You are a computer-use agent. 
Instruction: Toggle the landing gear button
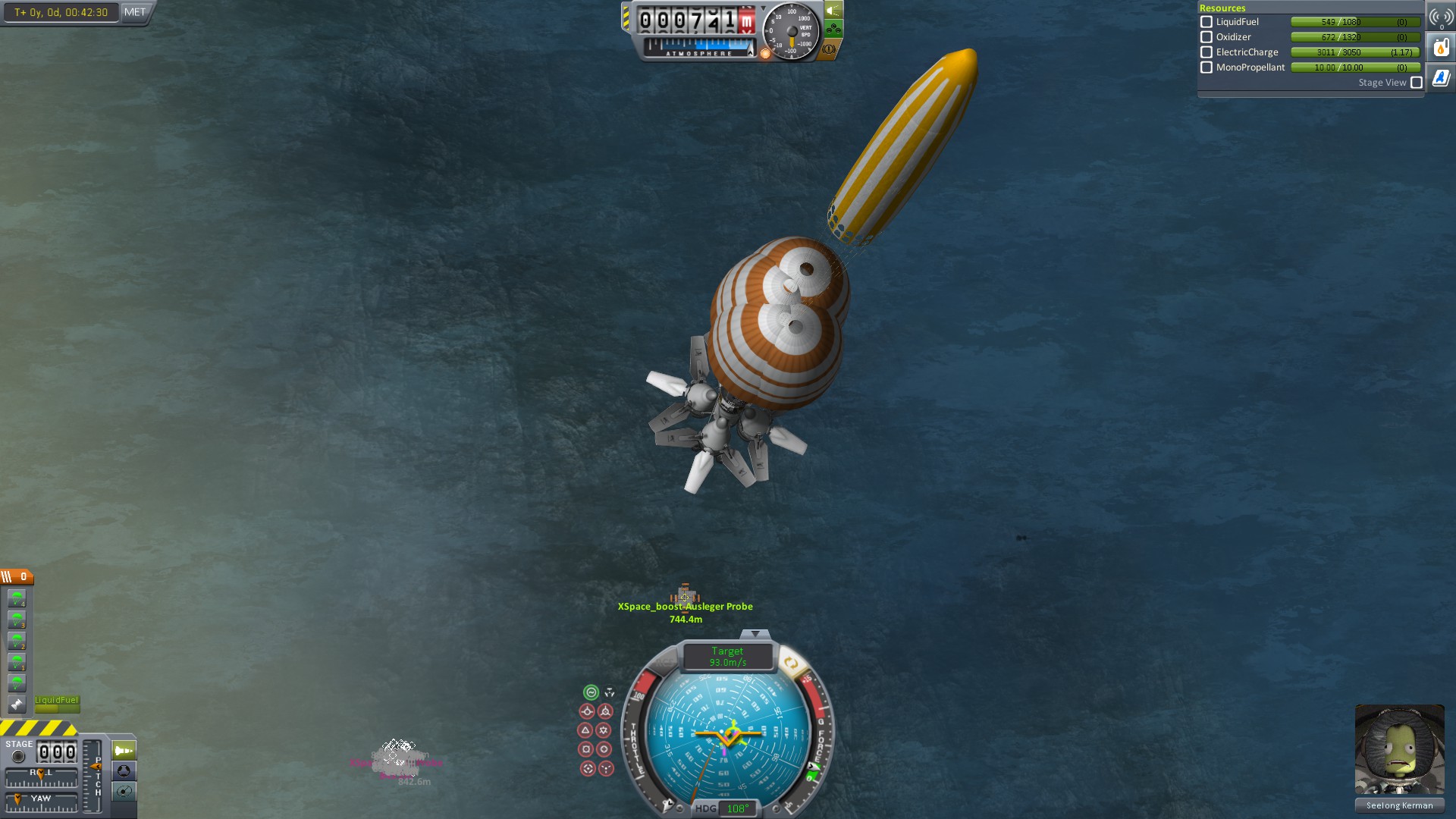coord(833,30)
